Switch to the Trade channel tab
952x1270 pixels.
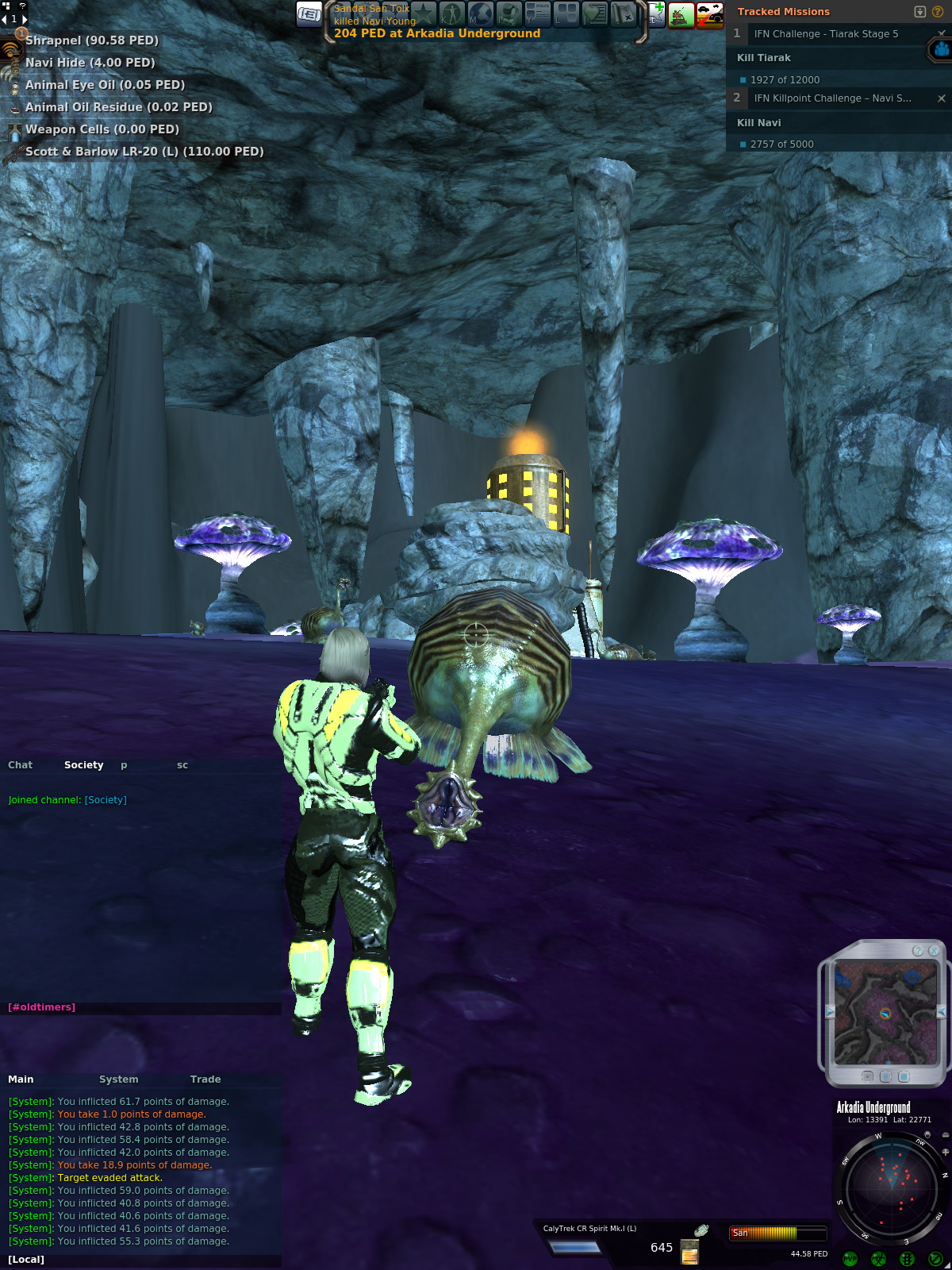205,1079
